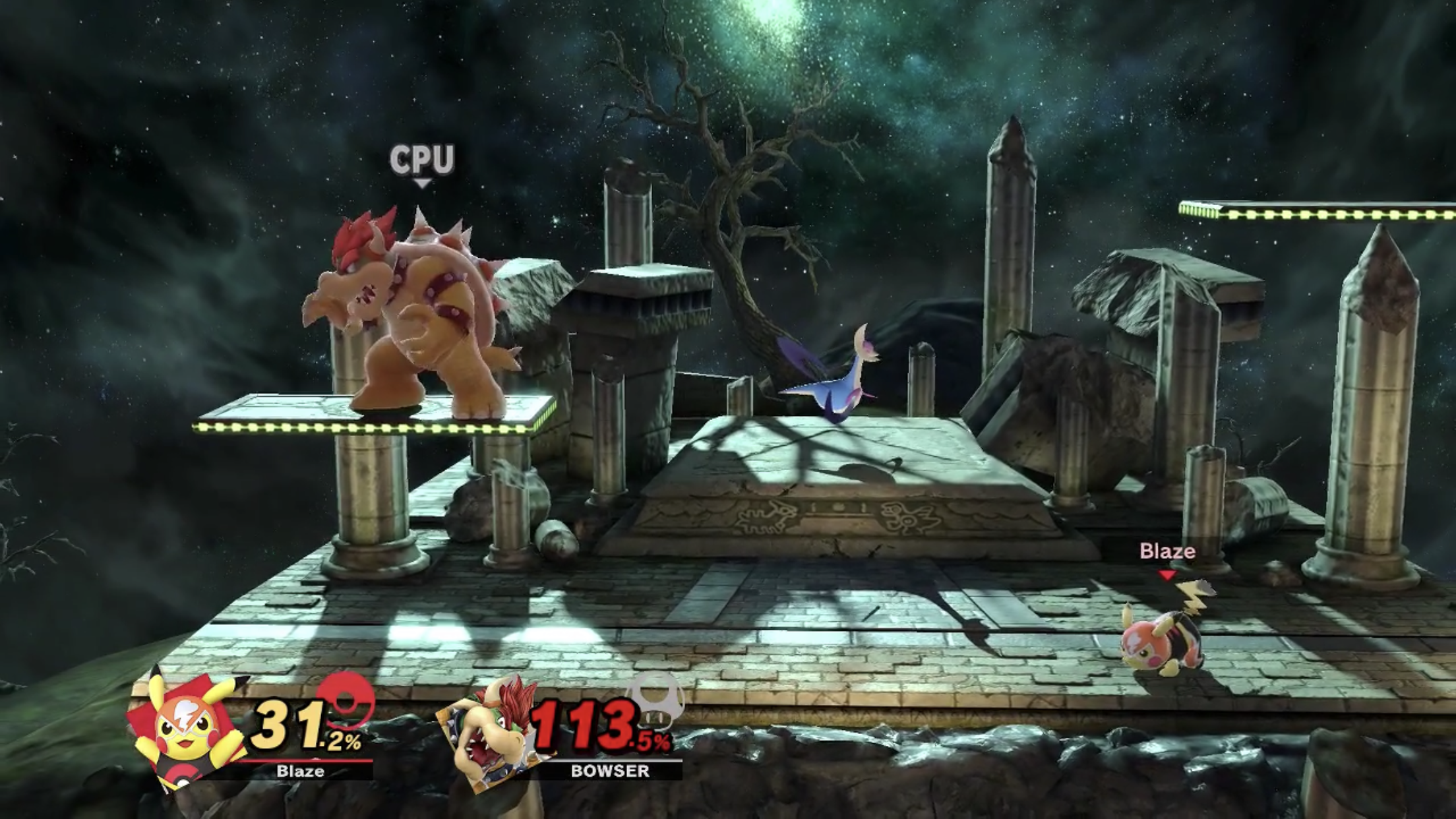
Task: Select the CPU indicator tag above Bowser
Action: coord(422,160)
